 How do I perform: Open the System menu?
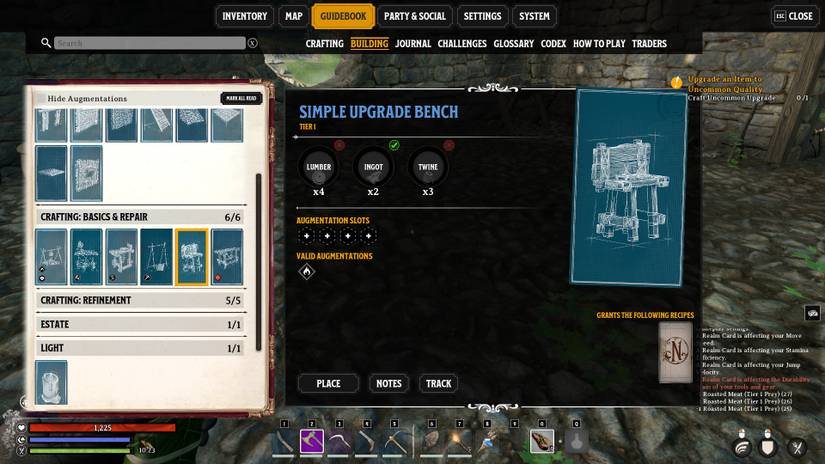tap(534, 16)
